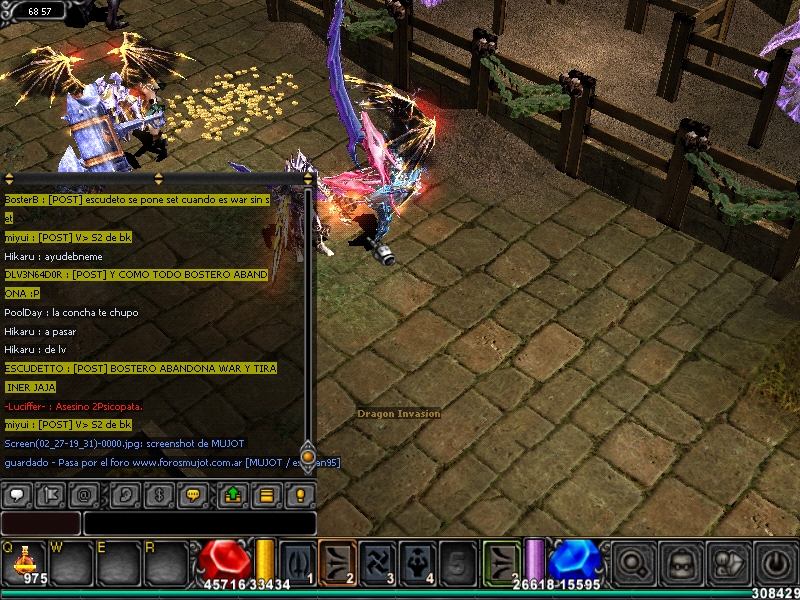
Task: Open the magnifying glass menu button
Action: tap(634, 563)
